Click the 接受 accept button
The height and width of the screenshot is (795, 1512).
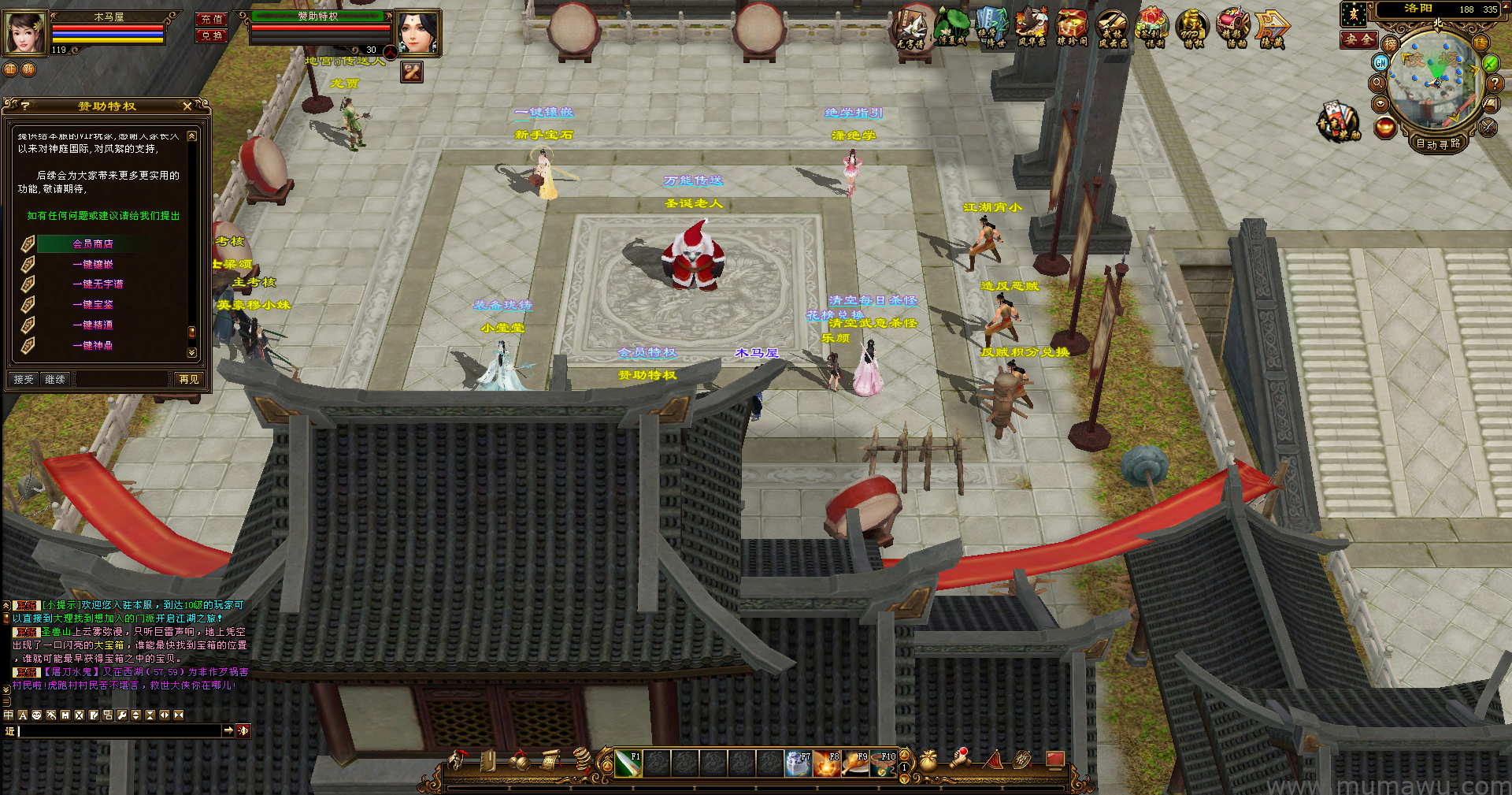pos(24,380)
